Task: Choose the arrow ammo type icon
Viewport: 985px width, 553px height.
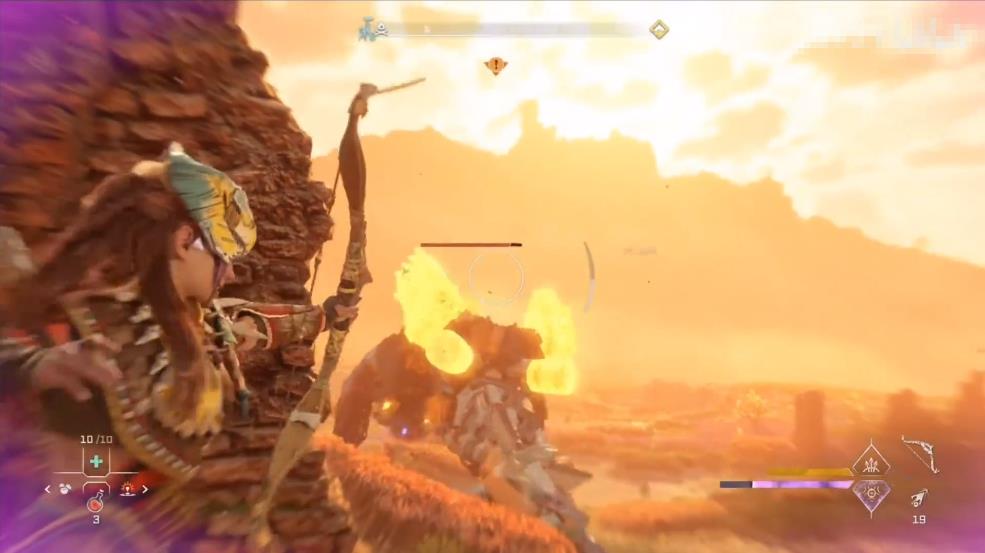Action: click(919, 497)
